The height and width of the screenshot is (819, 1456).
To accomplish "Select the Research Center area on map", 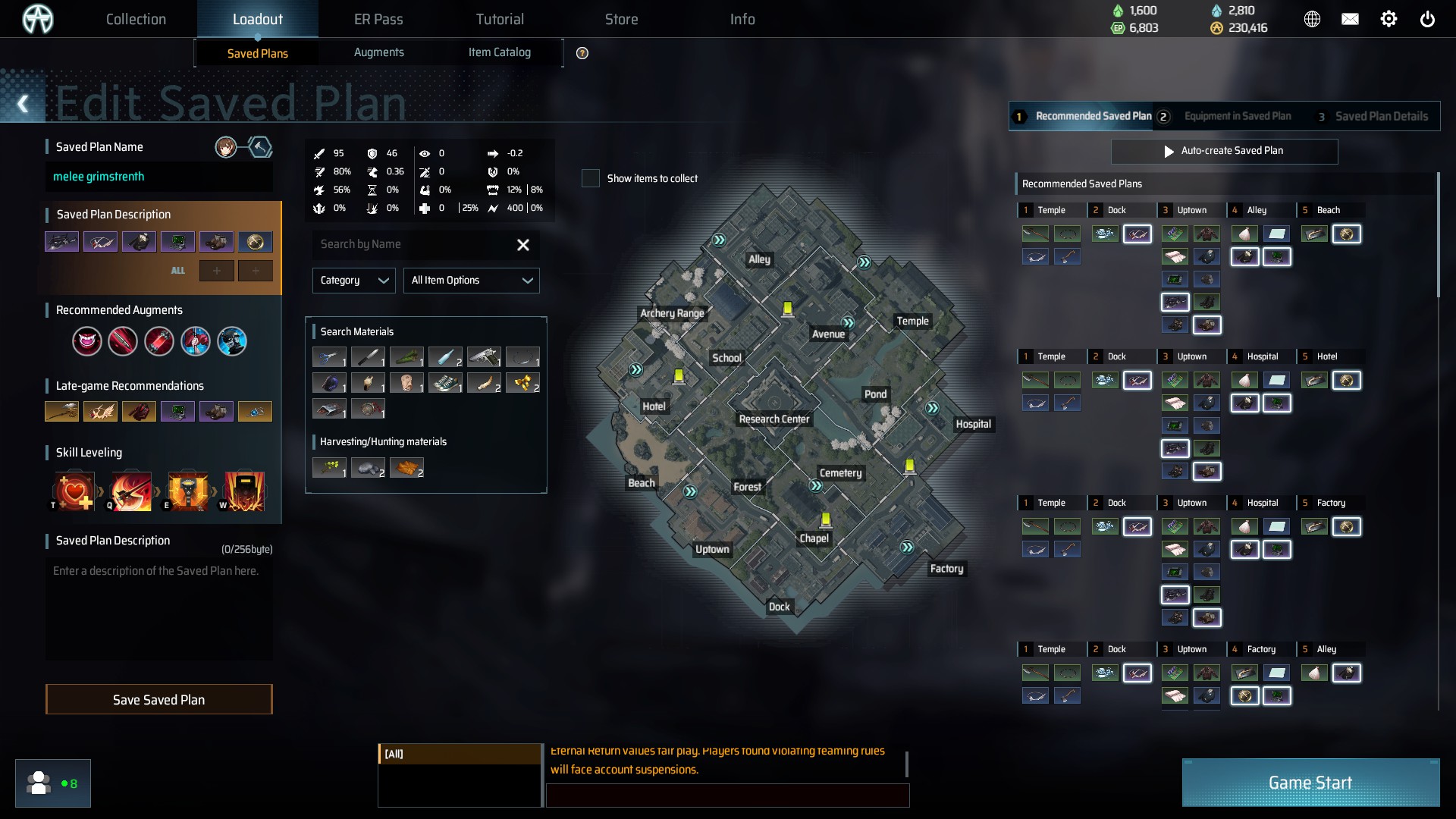I will pos(773,419).
